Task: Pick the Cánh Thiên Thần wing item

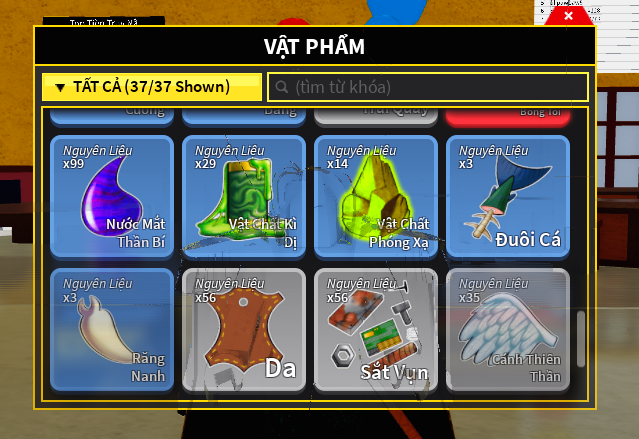Action: pyautogui.click(x=507, y=329)
